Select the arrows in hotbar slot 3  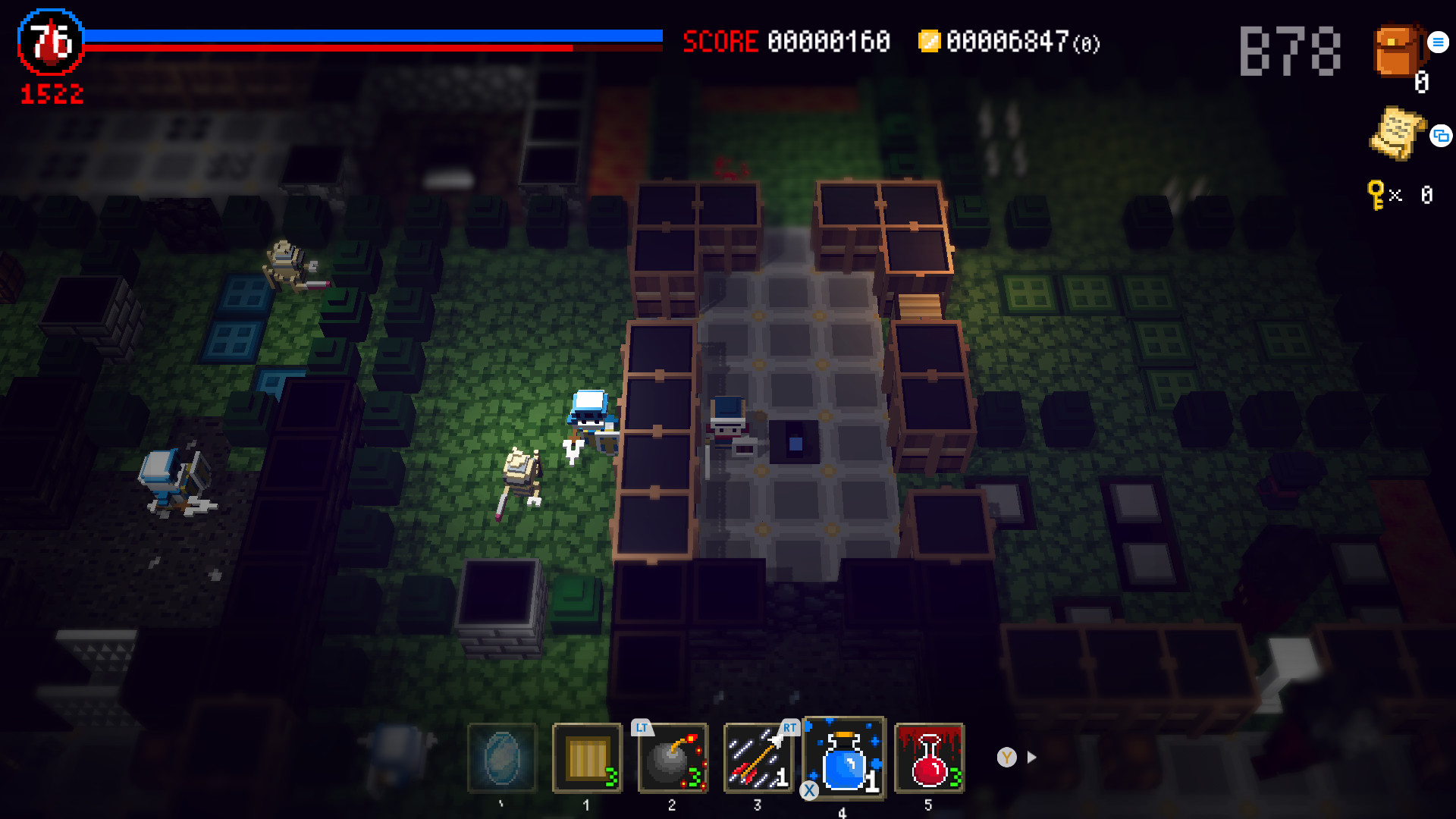click(757, 758)
